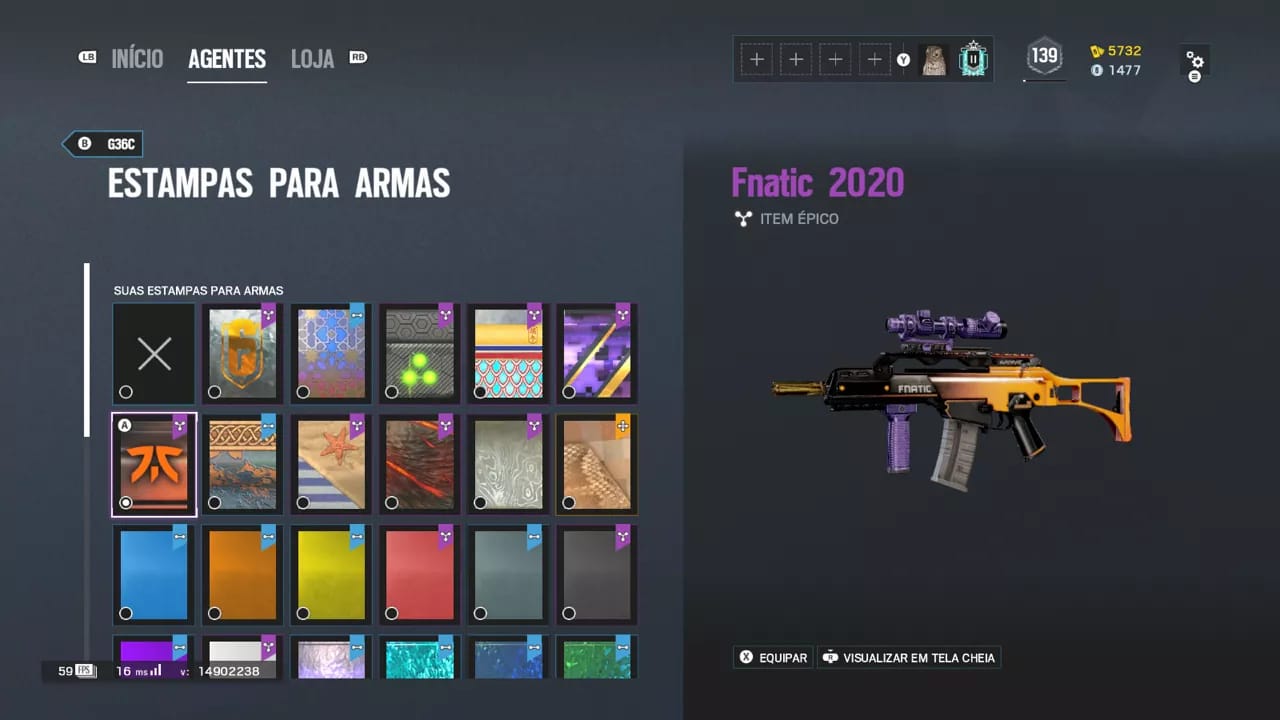Image resolution: width=1280 pixels, height=720 pixels.
Task: Click the epic rarity icon beside ITEM ÉPICO
Action: [743, 218]
